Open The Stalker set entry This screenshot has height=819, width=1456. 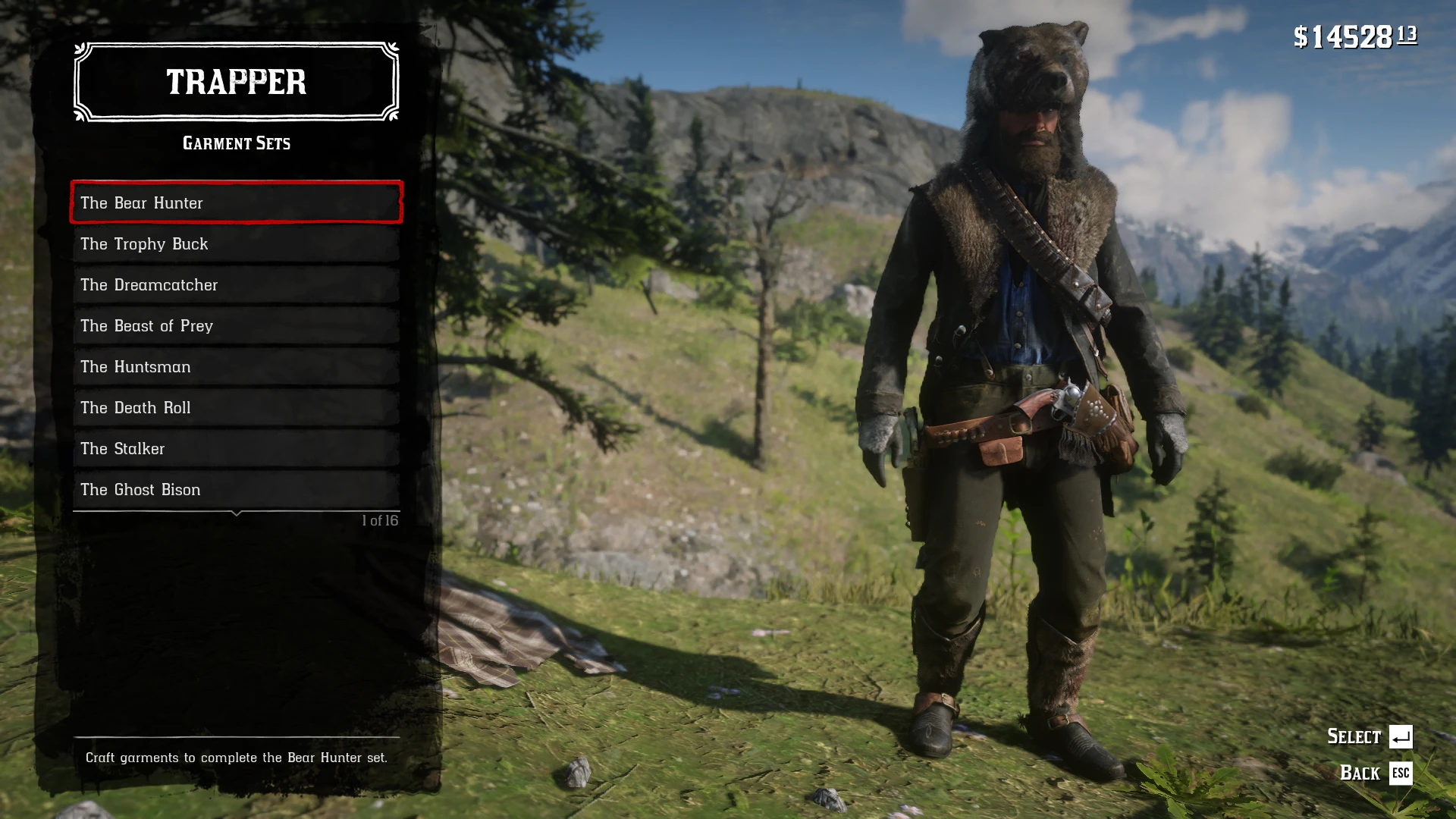(236, 448)
